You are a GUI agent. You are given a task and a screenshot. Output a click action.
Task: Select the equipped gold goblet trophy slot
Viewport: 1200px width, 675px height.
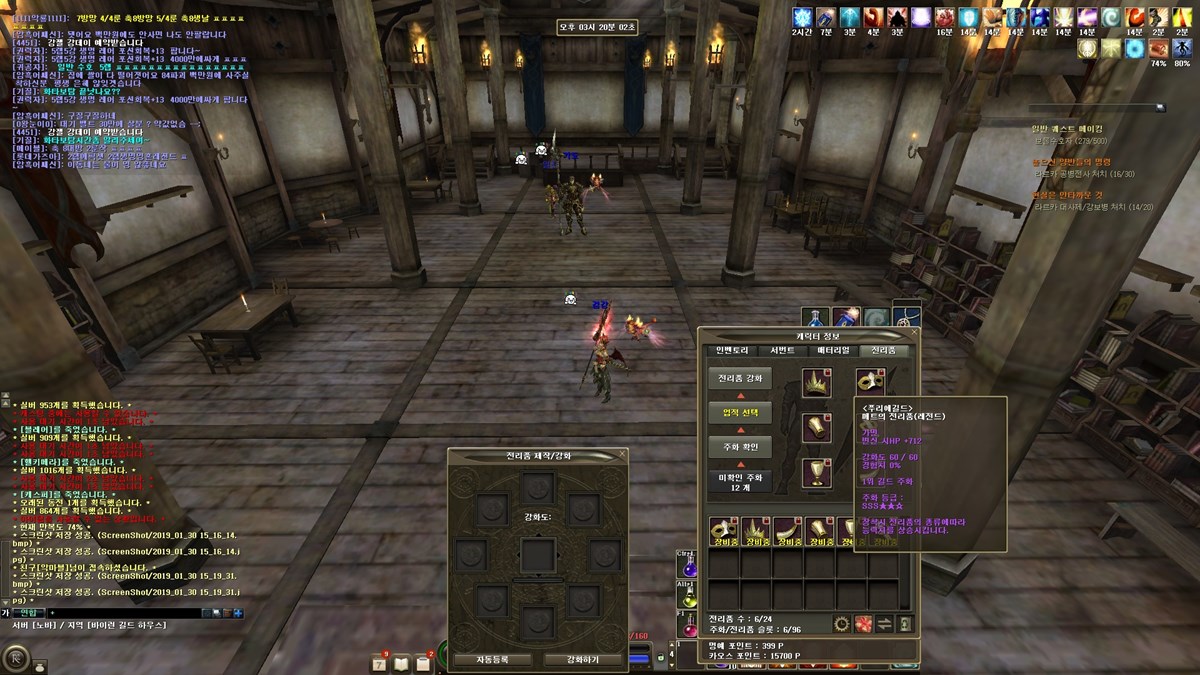pyautogui.click(x=819, y=472)
